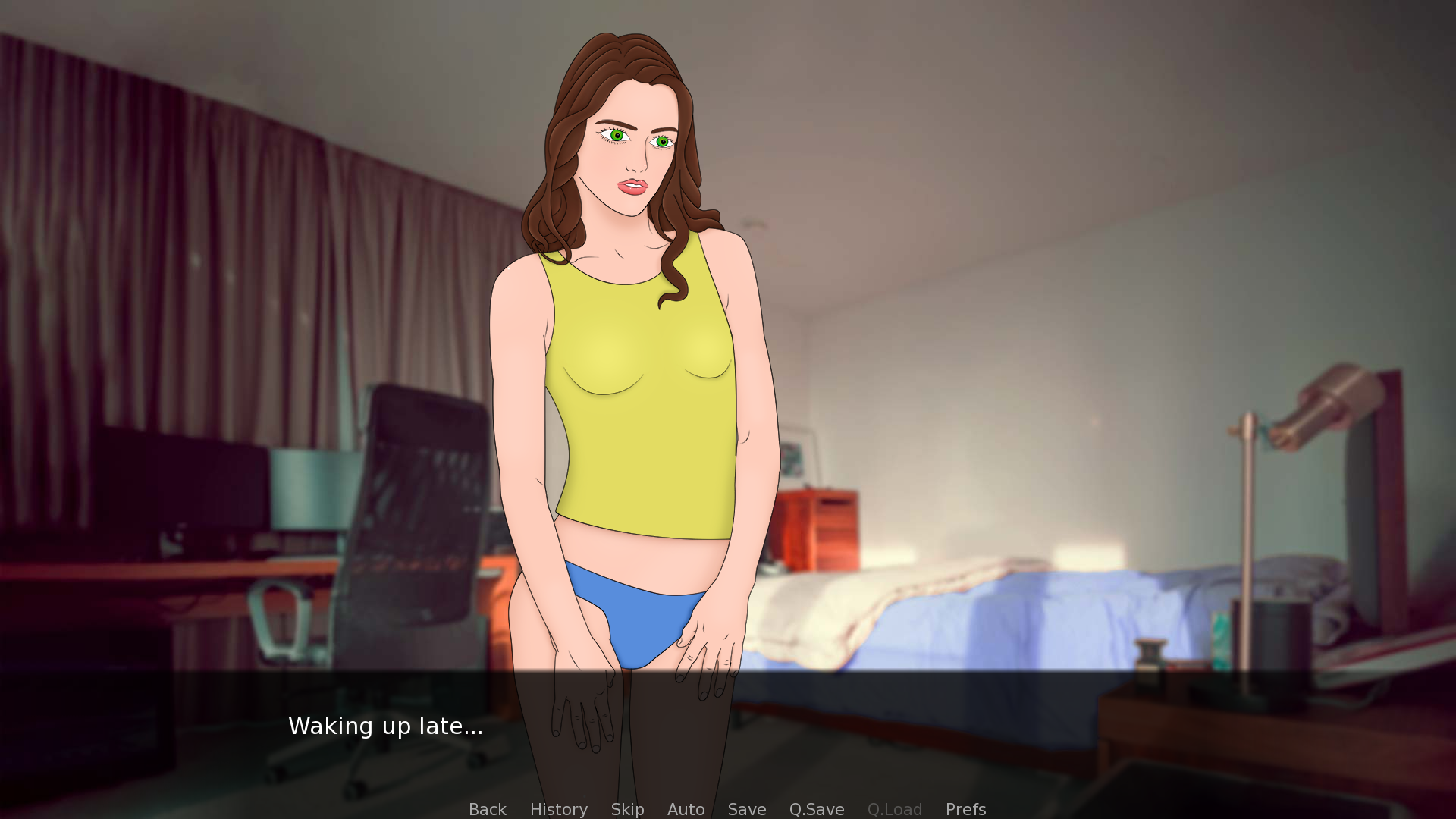Quick save with Q.Save
This screenshot has height=819, width=1456.
pyautogui.click(x=816, y=809)
